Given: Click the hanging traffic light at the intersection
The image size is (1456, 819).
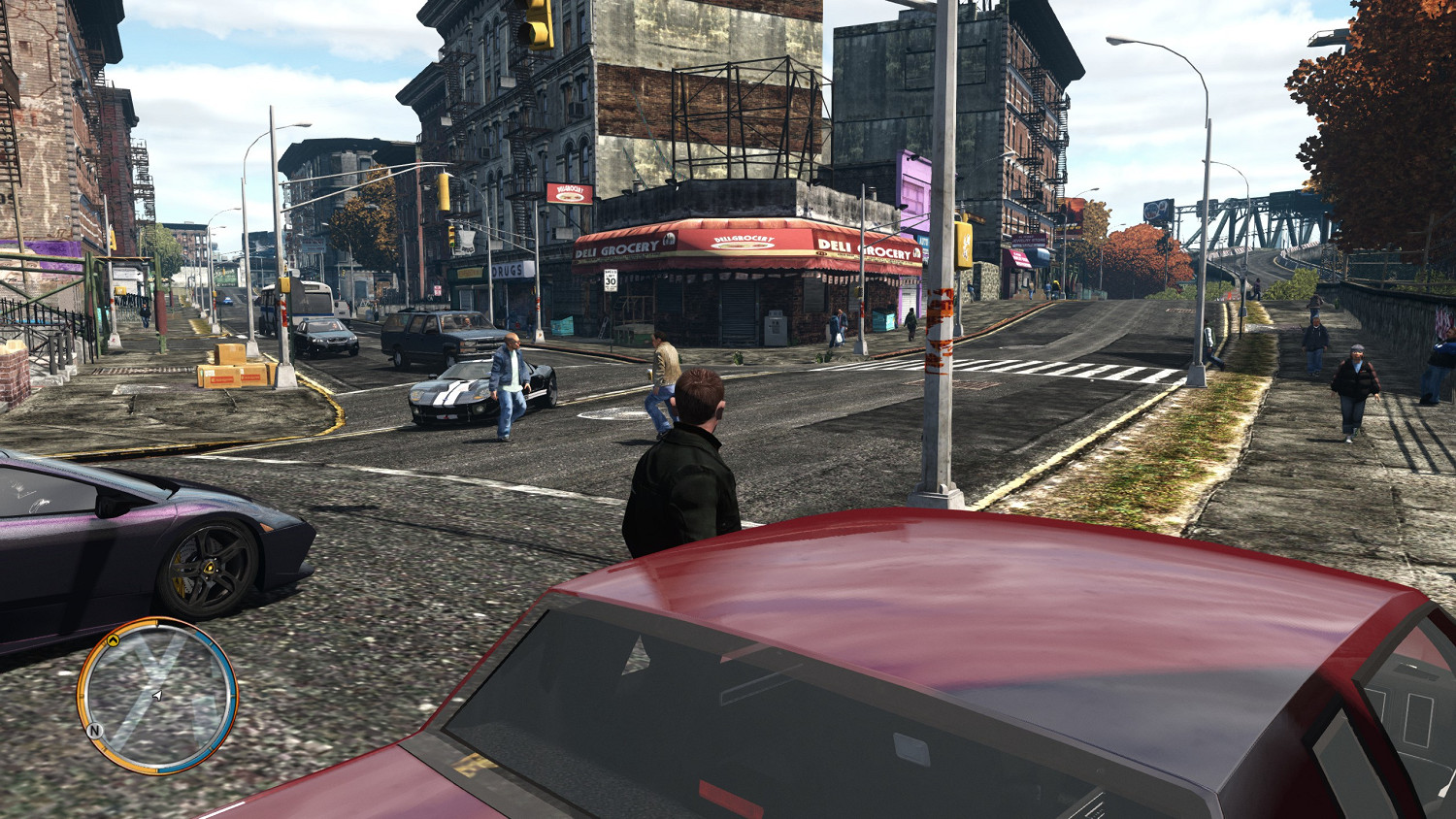Looking at the screenshot, I should click(x=444, y=192).
